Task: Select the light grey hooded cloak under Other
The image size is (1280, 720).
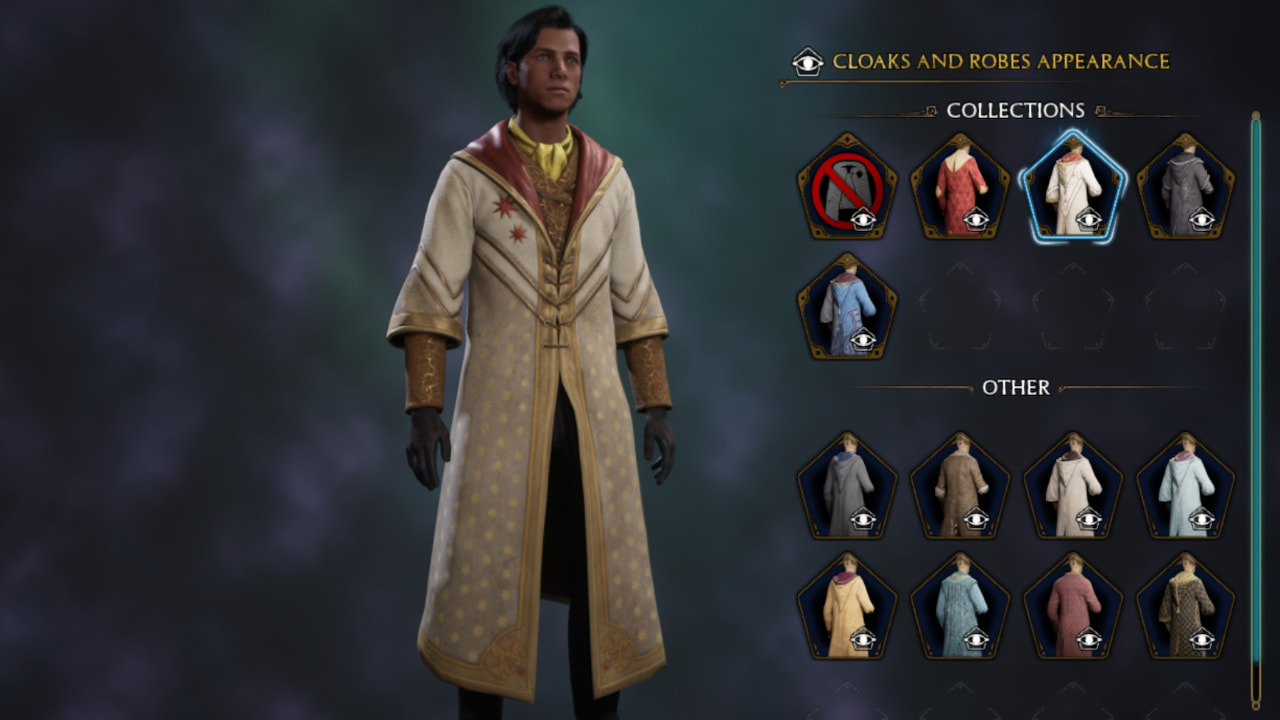Action: (x=848, y=485)
